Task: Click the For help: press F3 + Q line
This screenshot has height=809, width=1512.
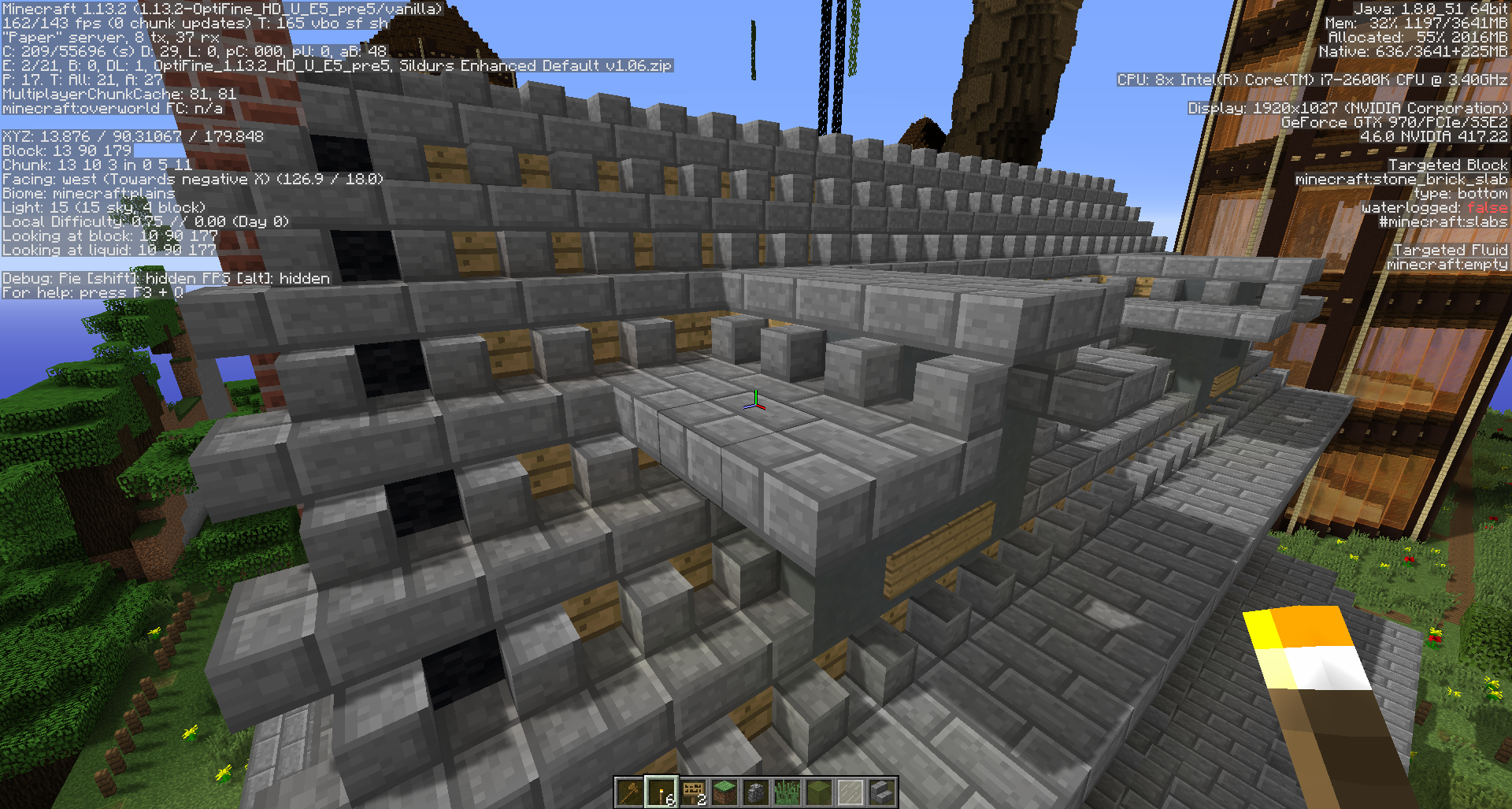Action: pyautogui.click(x=93, y=292)
